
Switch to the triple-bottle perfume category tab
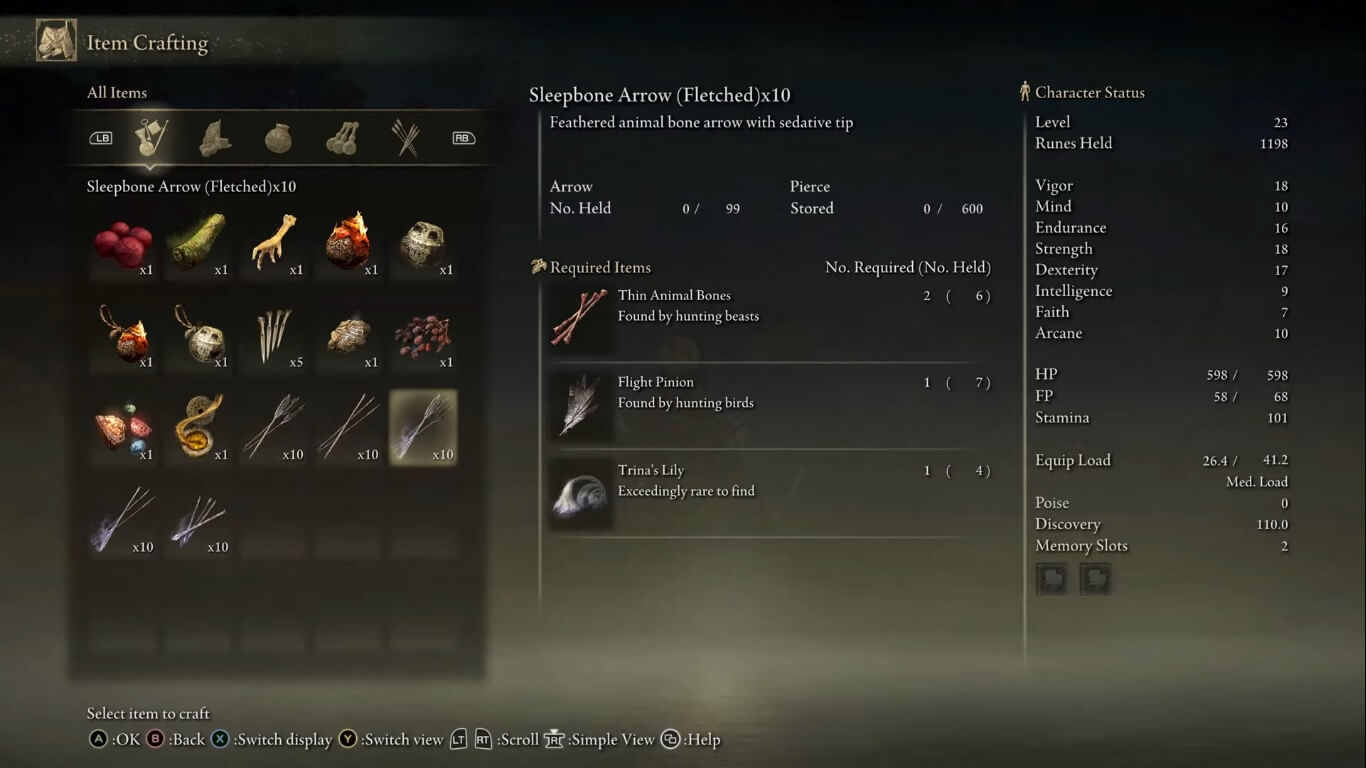tap(342, 138)
